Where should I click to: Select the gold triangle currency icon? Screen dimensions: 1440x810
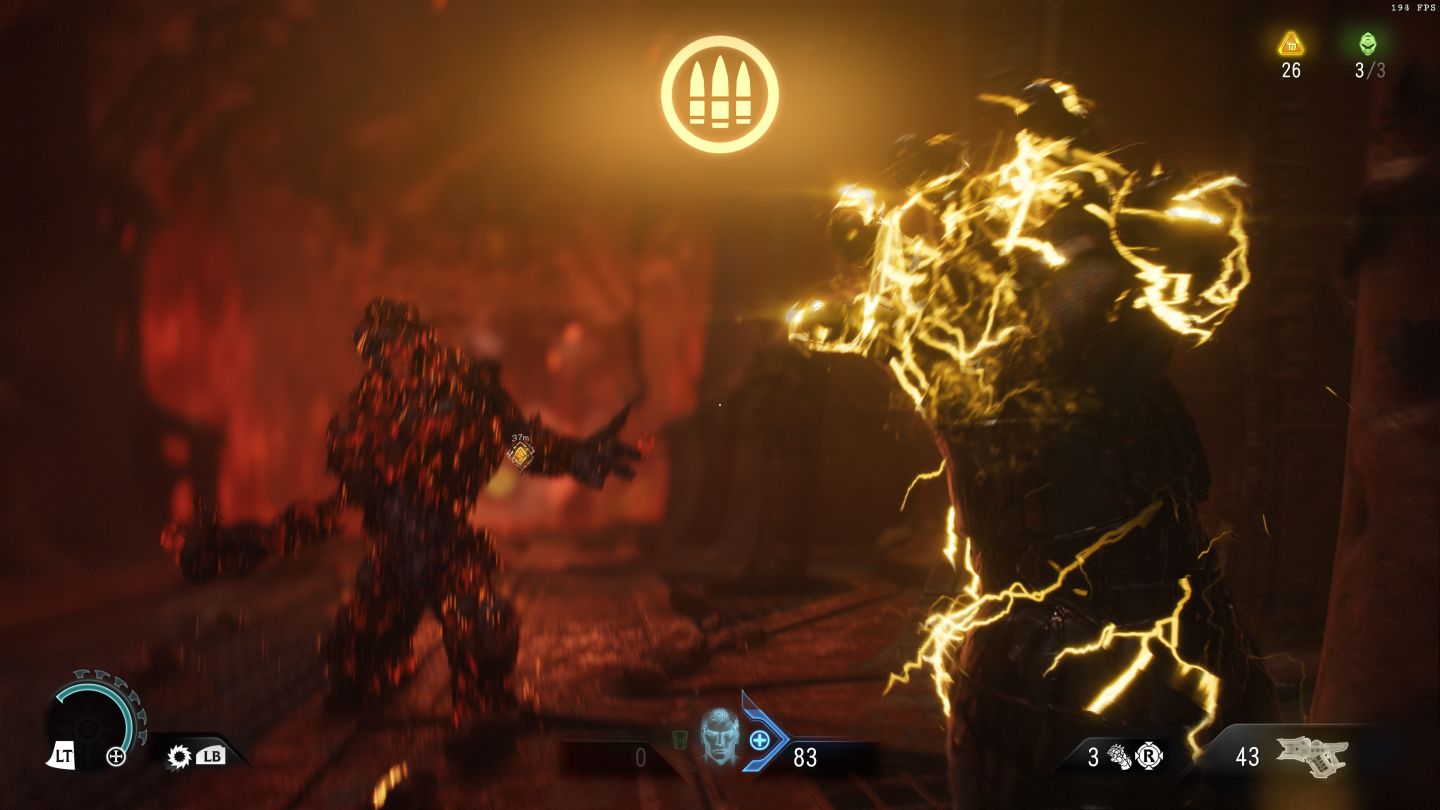[1291, 44]
